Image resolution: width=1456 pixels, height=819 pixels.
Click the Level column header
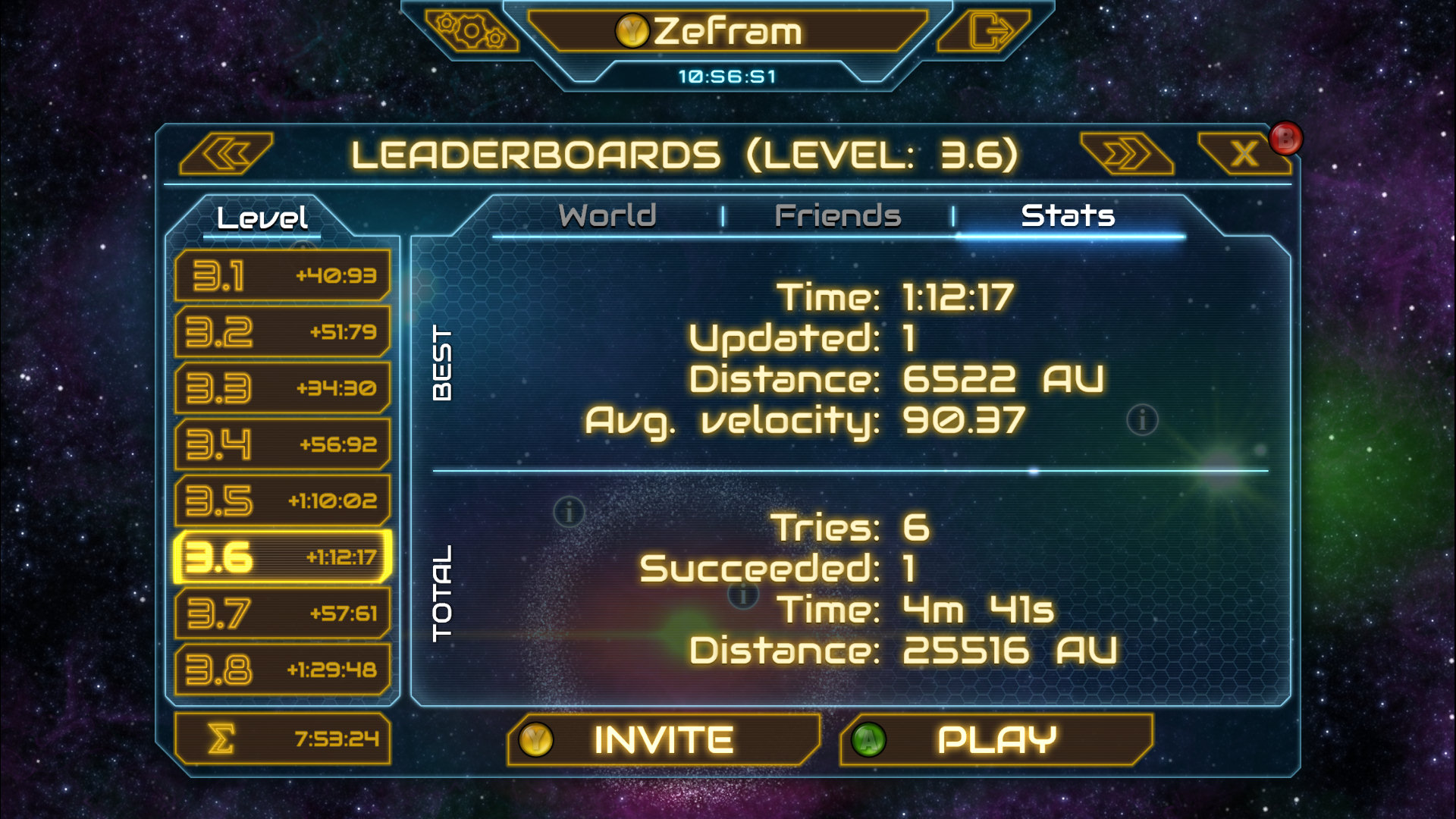point(262,216)
